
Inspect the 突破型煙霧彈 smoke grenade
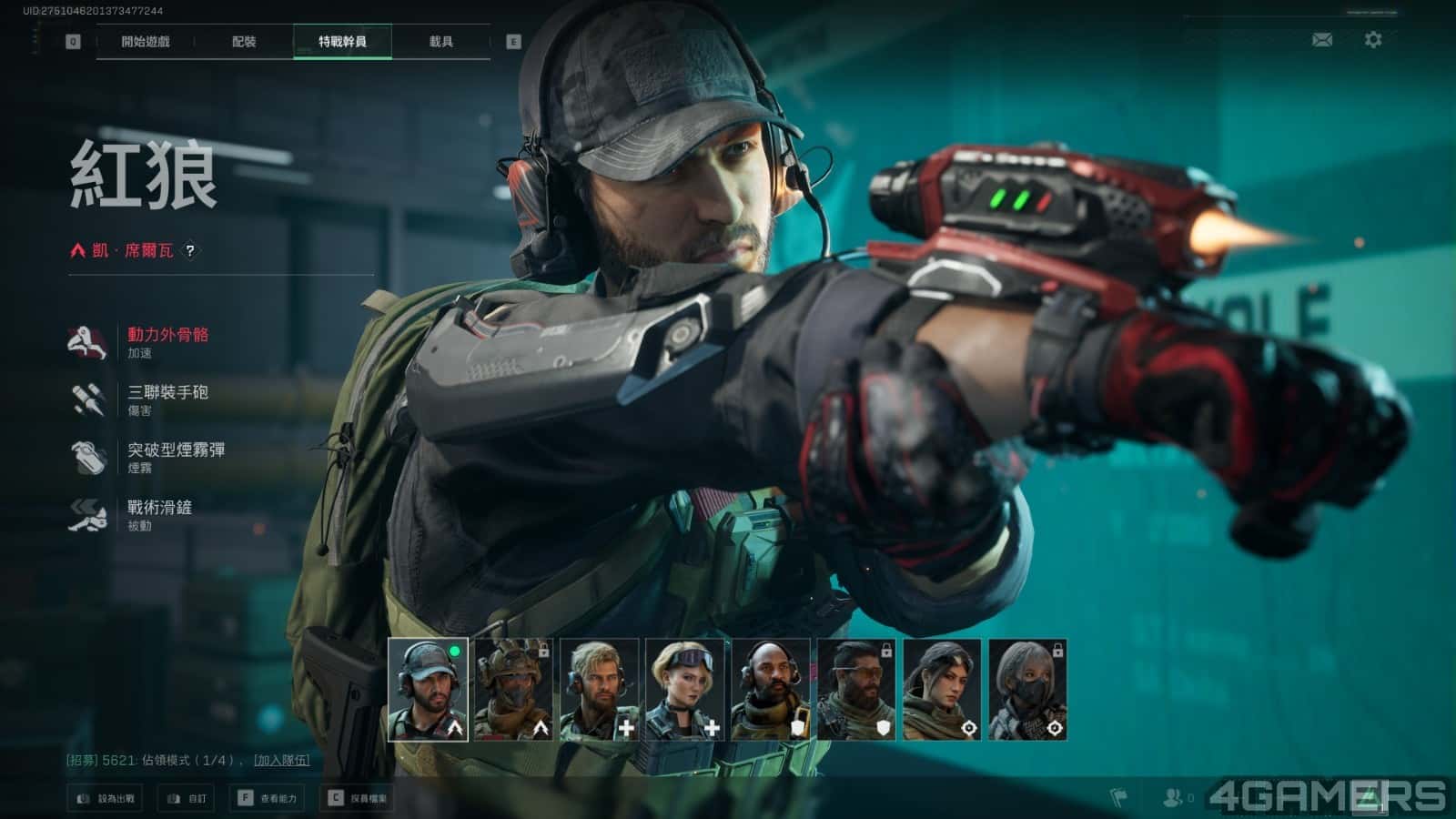pos(176,456)
